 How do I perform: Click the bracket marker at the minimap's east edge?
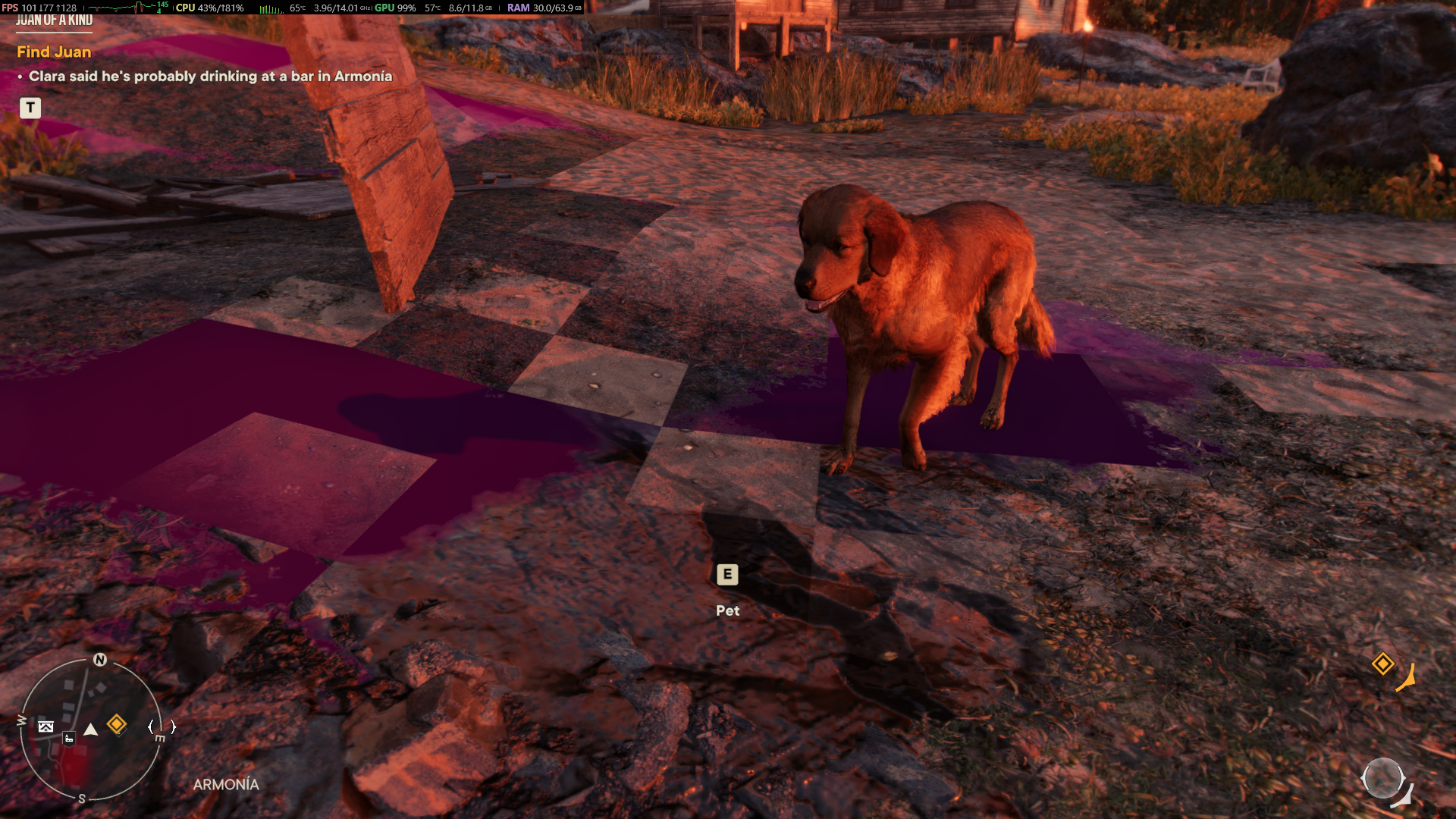162,726
